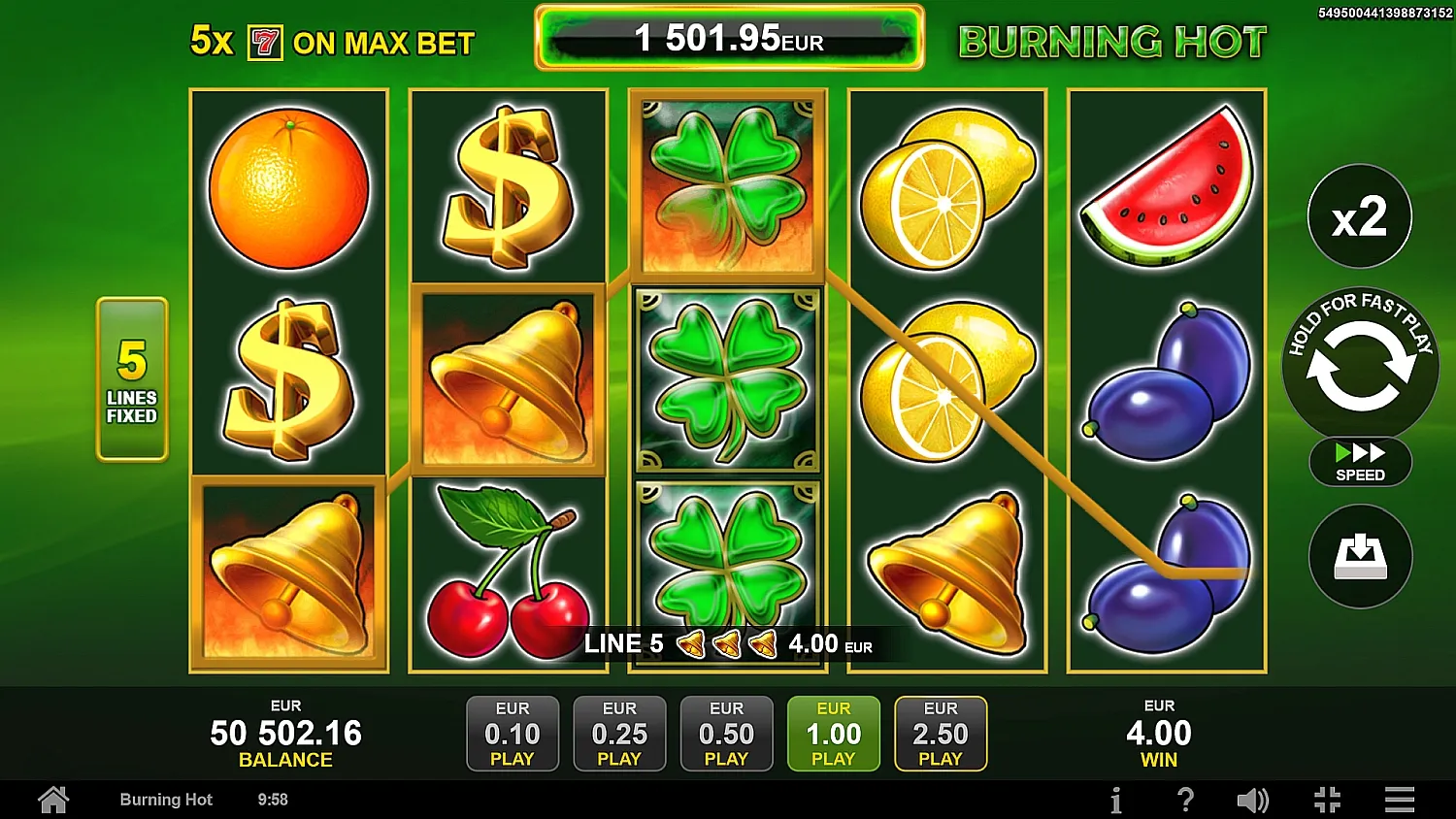The height and width of the screenshot is (819, 1456).
Task: Spin with the EUR 0.10 bet button
Action: [513, 734]
